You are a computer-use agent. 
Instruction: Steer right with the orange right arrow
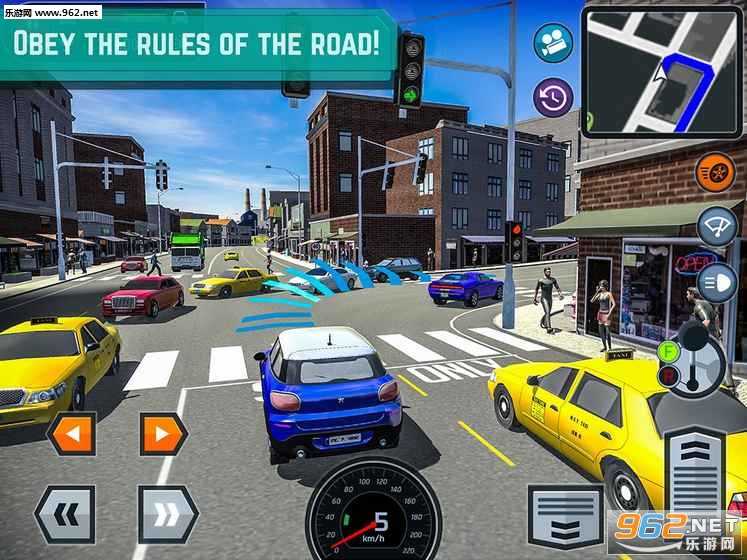pyautogui.click(x=163, y=434)
